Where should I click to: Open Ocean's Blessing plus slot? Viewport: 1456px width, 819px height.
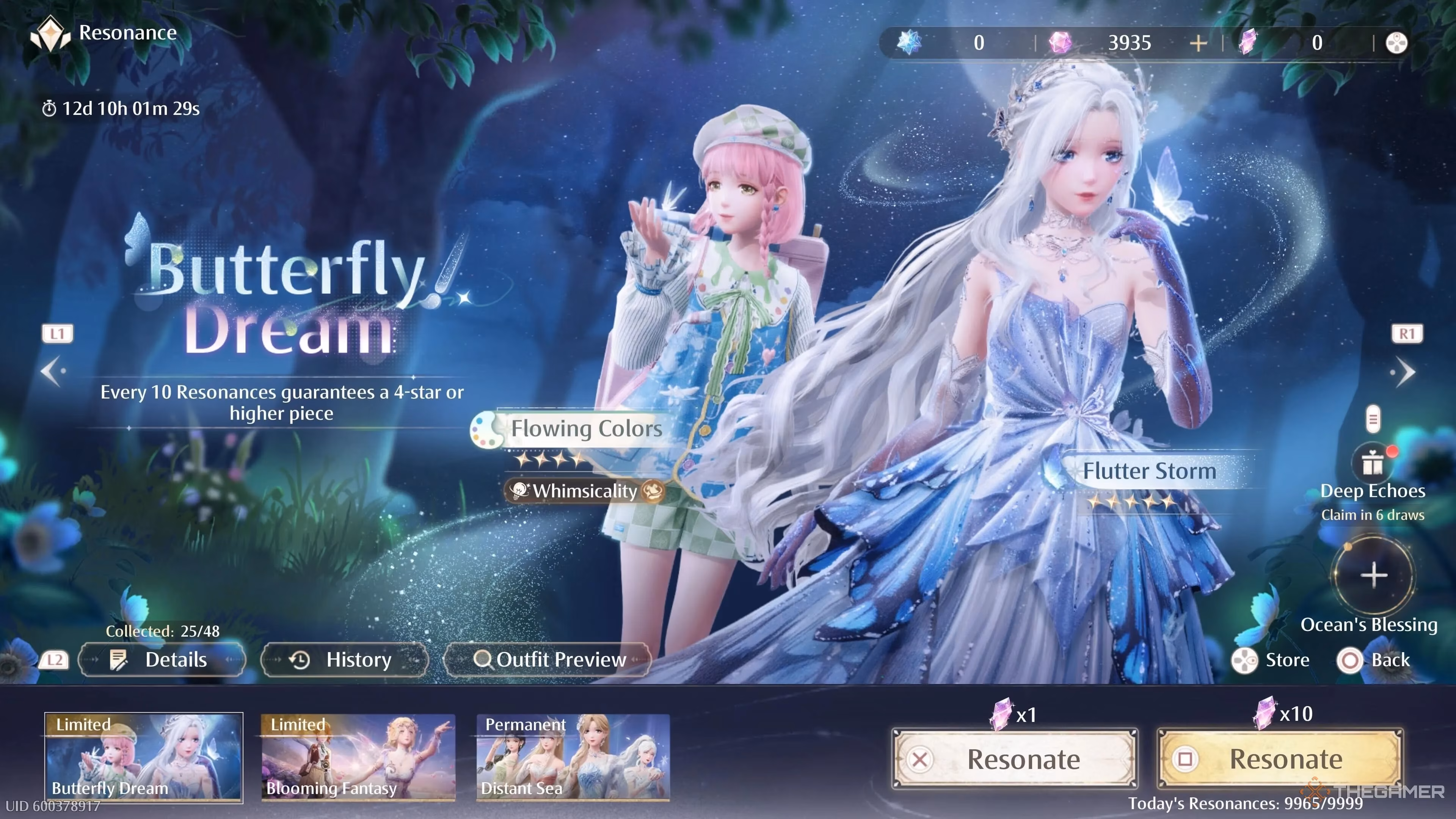[x=1373, y=576]
